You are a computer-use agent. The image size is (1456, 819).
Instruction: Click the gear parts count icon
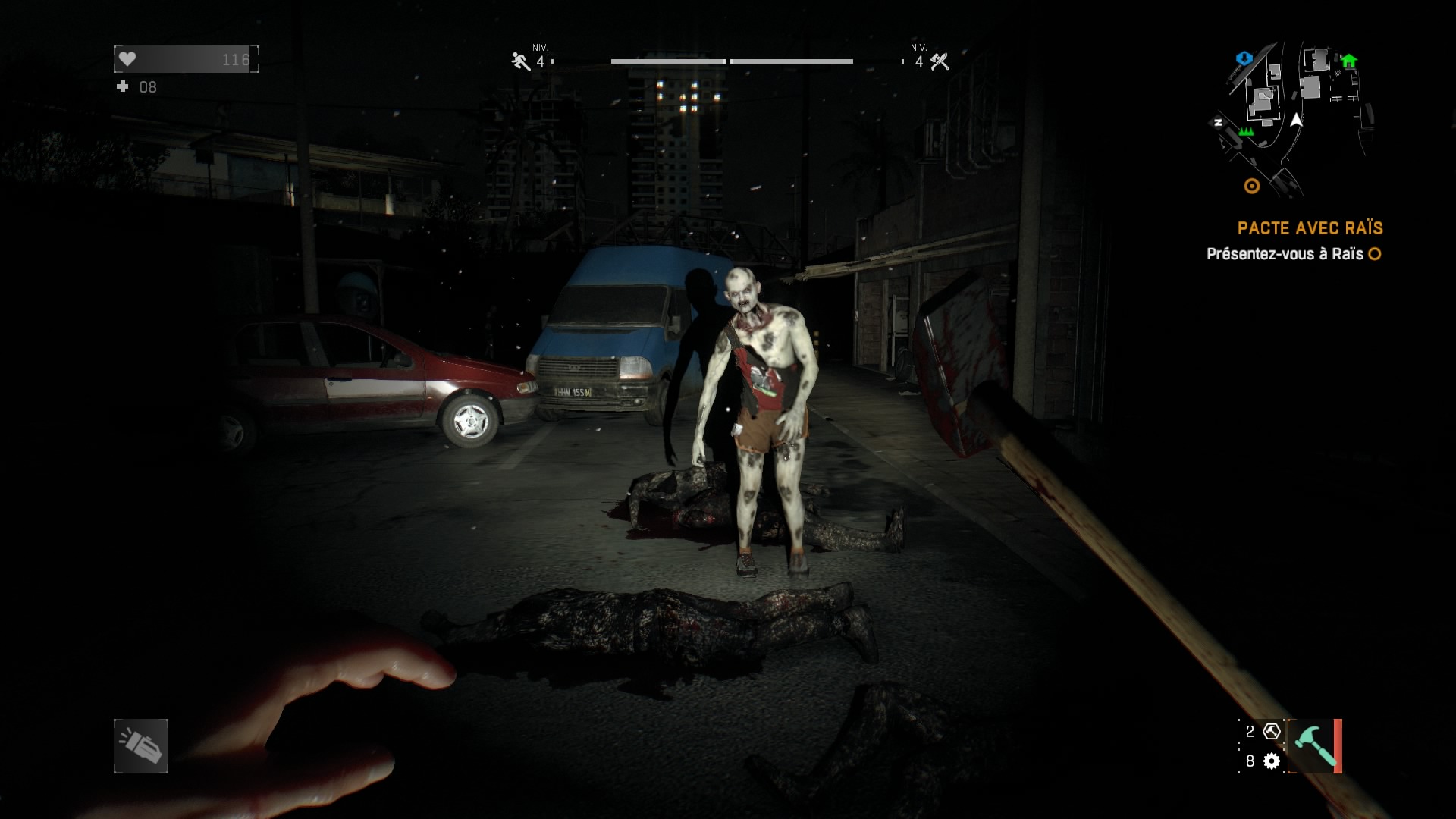pyautogui.click(x=1272, y=761)
